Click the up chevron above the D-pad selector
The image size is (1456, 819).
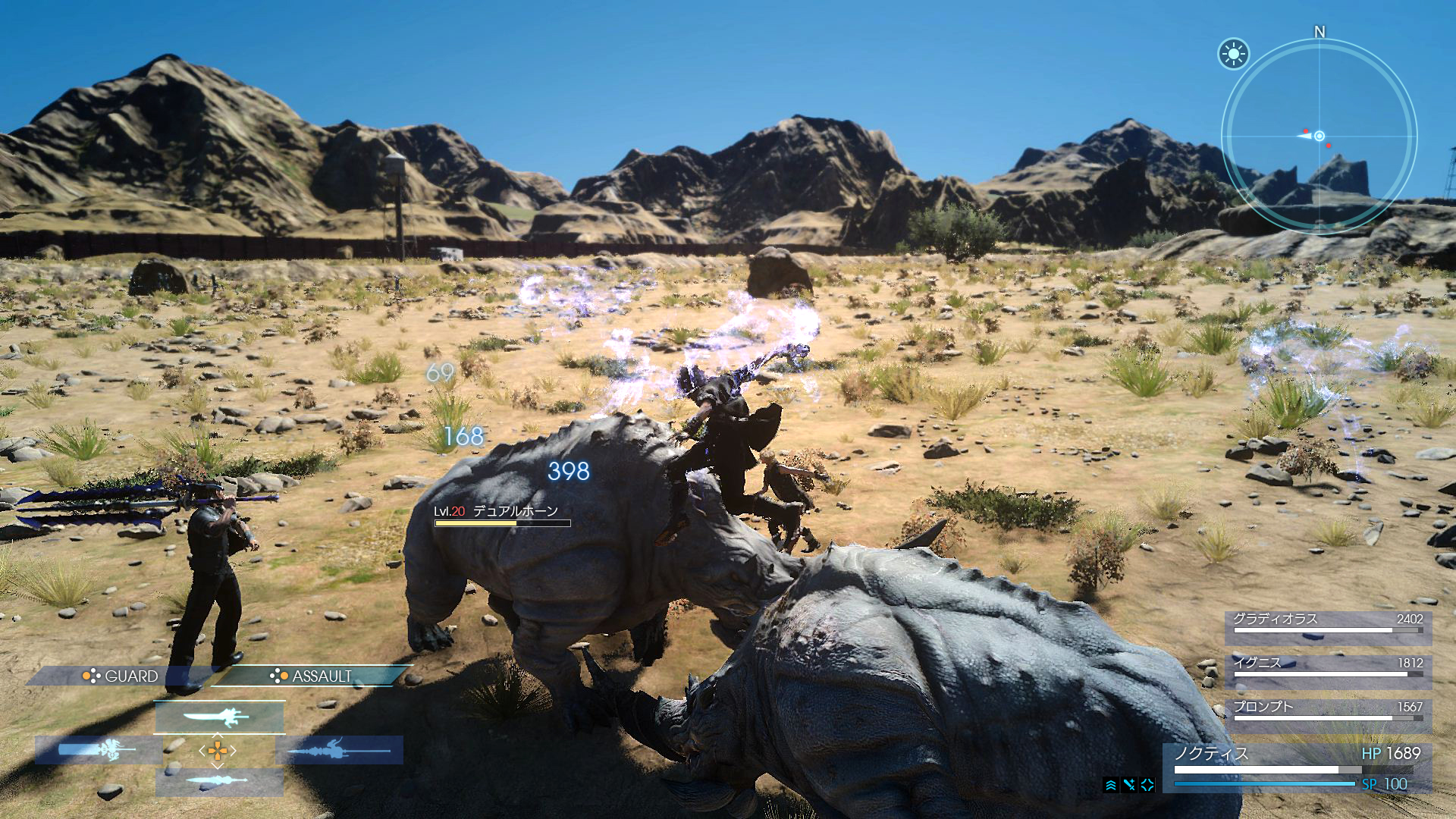[x=218, y=734]
